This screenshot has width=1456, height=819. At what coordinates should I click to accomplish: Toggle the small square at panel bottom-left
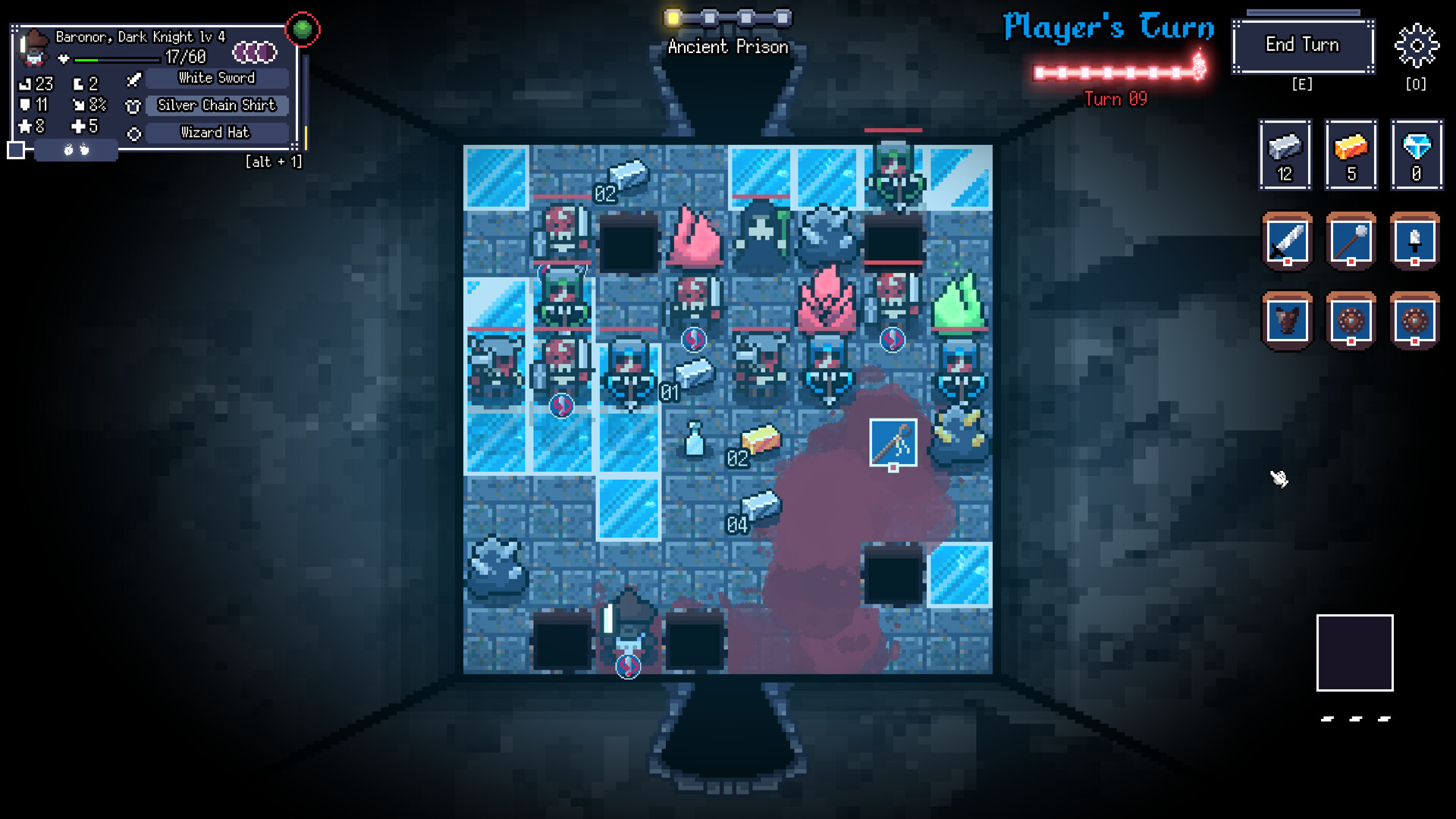pyautogui.click(x=17, y=151)
